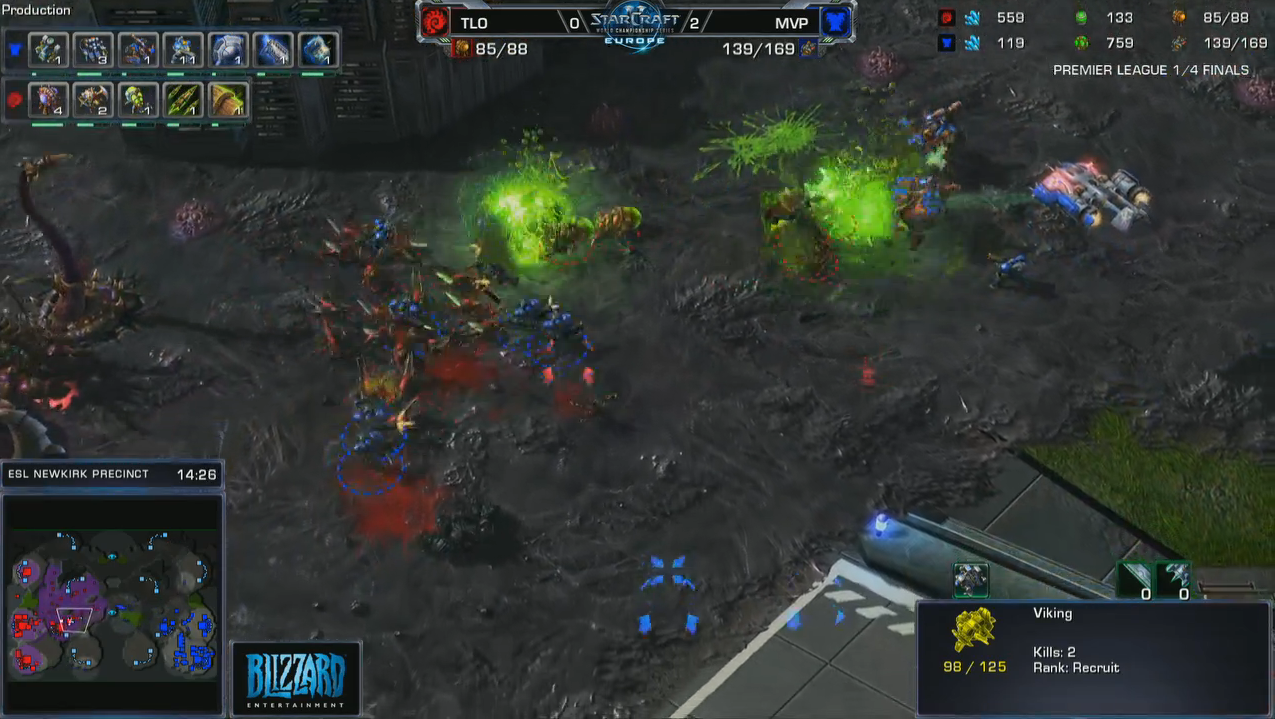This screenshot has width=1275, height=719.
Task: Click the minimap to move the camera
Action: (112, 599)
